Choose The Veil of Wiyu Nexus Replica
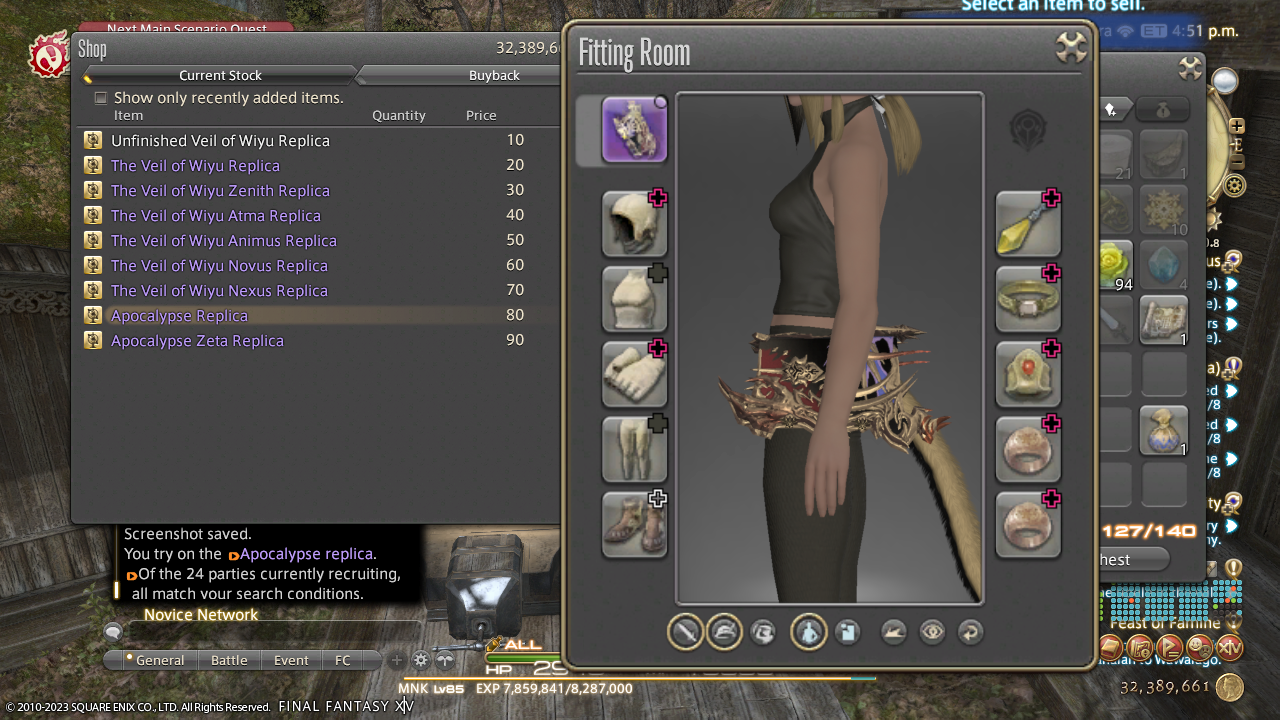 tap(219, 291)
